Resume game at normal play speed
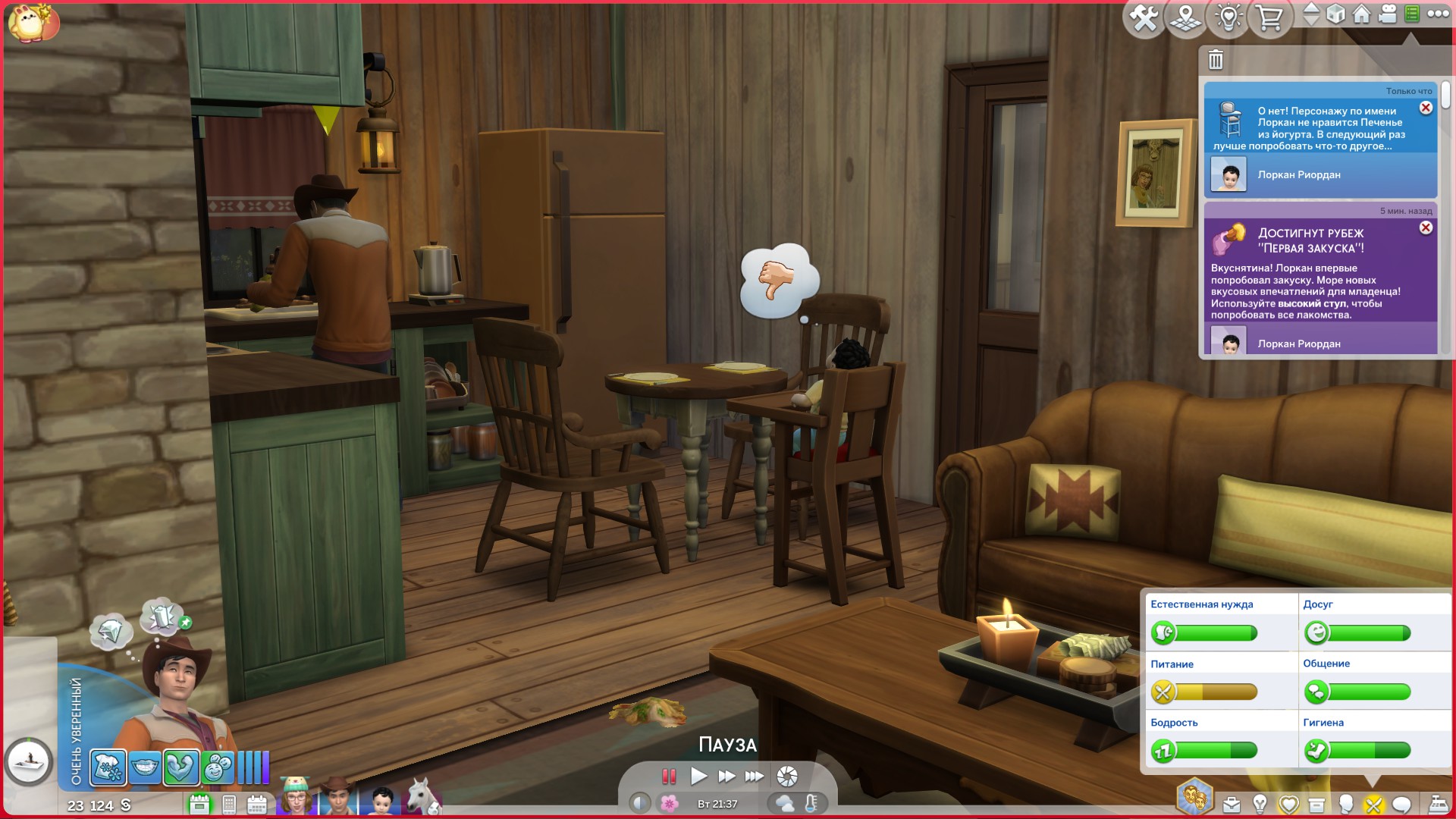Viewport: 1456px width, 819px height. tap(698, 776)
